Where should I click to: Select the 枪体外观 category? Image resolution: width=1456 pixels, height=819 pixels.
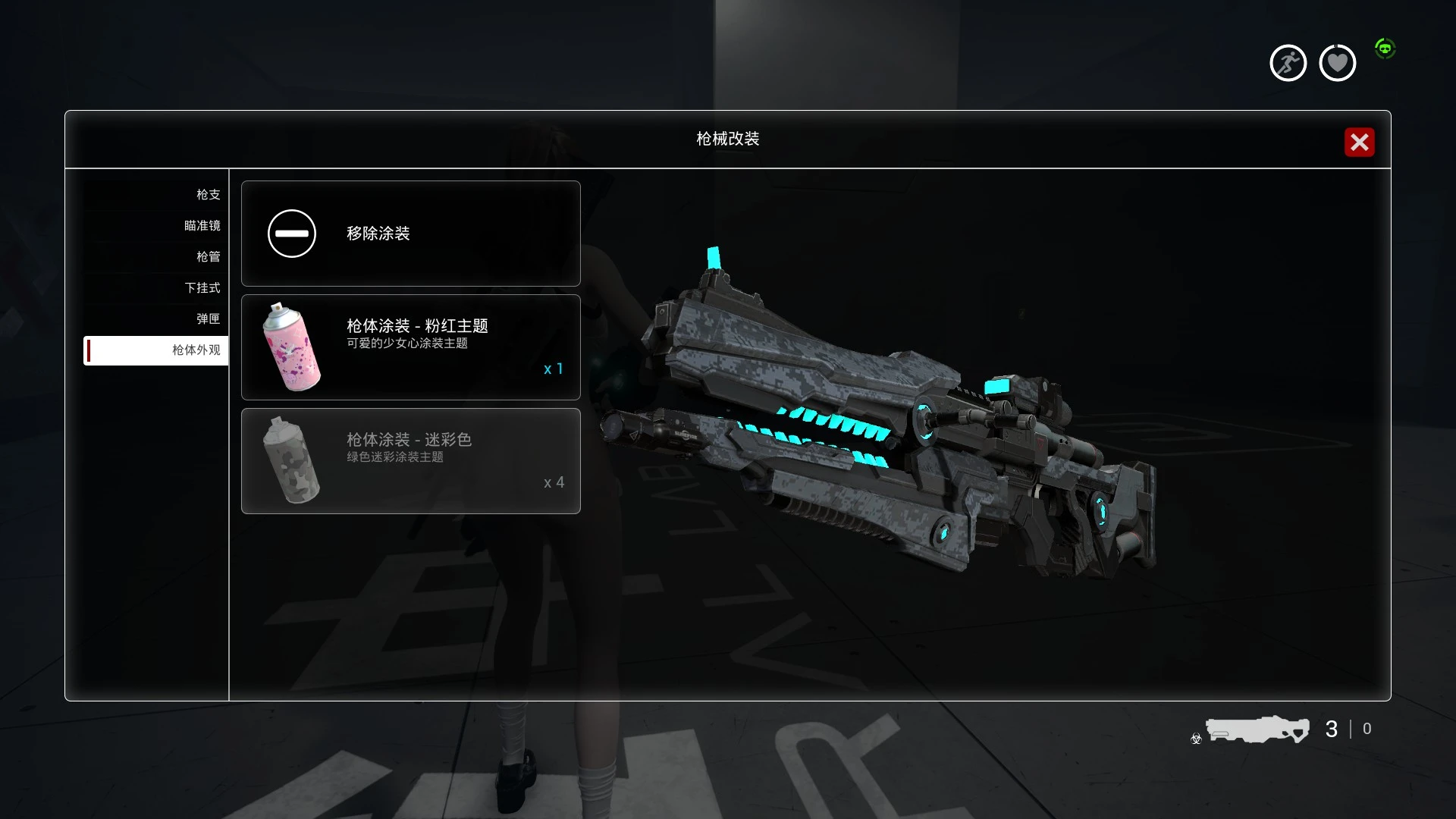pyautogui.click(x=196, y=350)
